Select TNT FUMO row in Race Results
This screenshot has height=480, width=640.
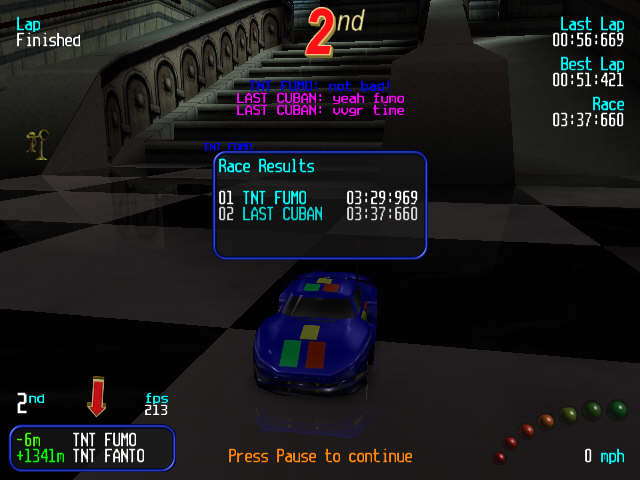point(318,197)
